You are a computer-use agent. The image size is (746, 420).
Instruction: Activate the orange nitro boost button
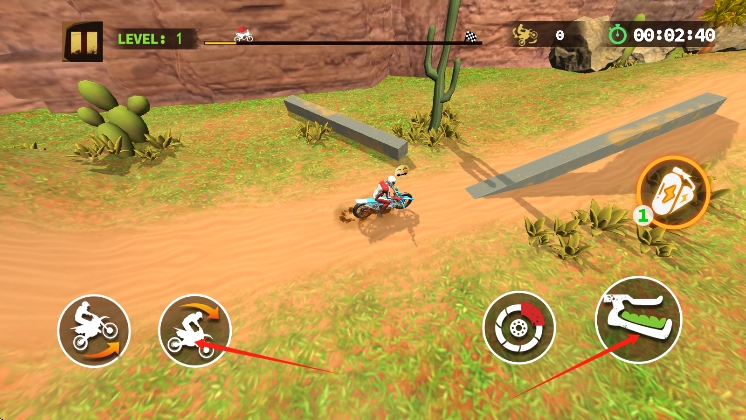click(x=673, y=192)
